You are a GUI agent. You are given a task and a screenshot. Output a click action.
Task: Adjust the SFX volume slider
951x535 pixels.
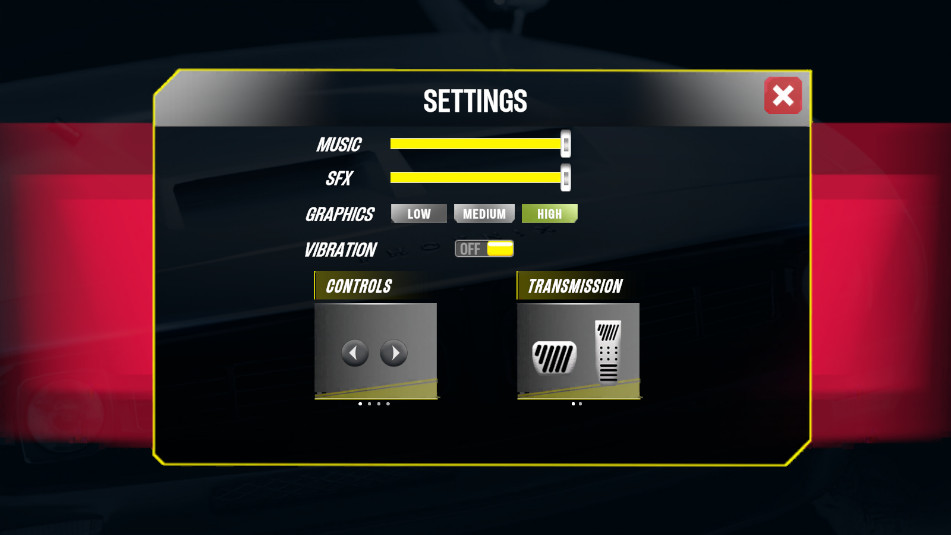point(565,178)
